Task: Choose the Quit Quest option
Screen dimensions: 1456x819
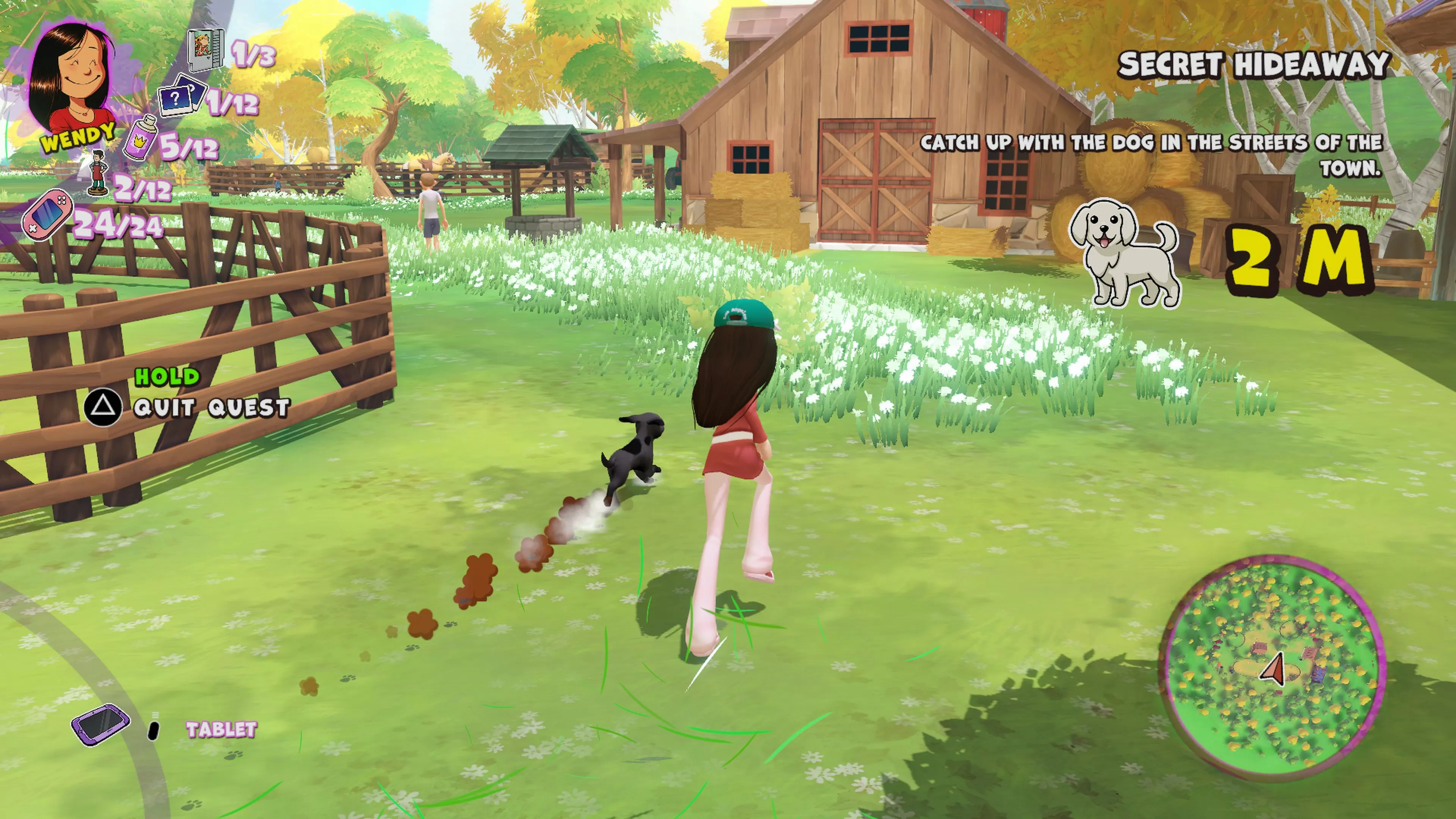Action: tap(211, 408)
